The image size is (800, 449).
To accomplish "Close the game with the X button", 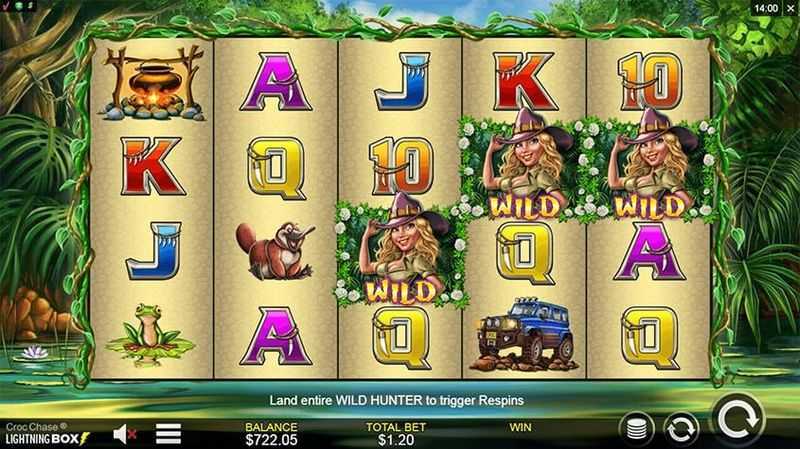I will (790, 7).
